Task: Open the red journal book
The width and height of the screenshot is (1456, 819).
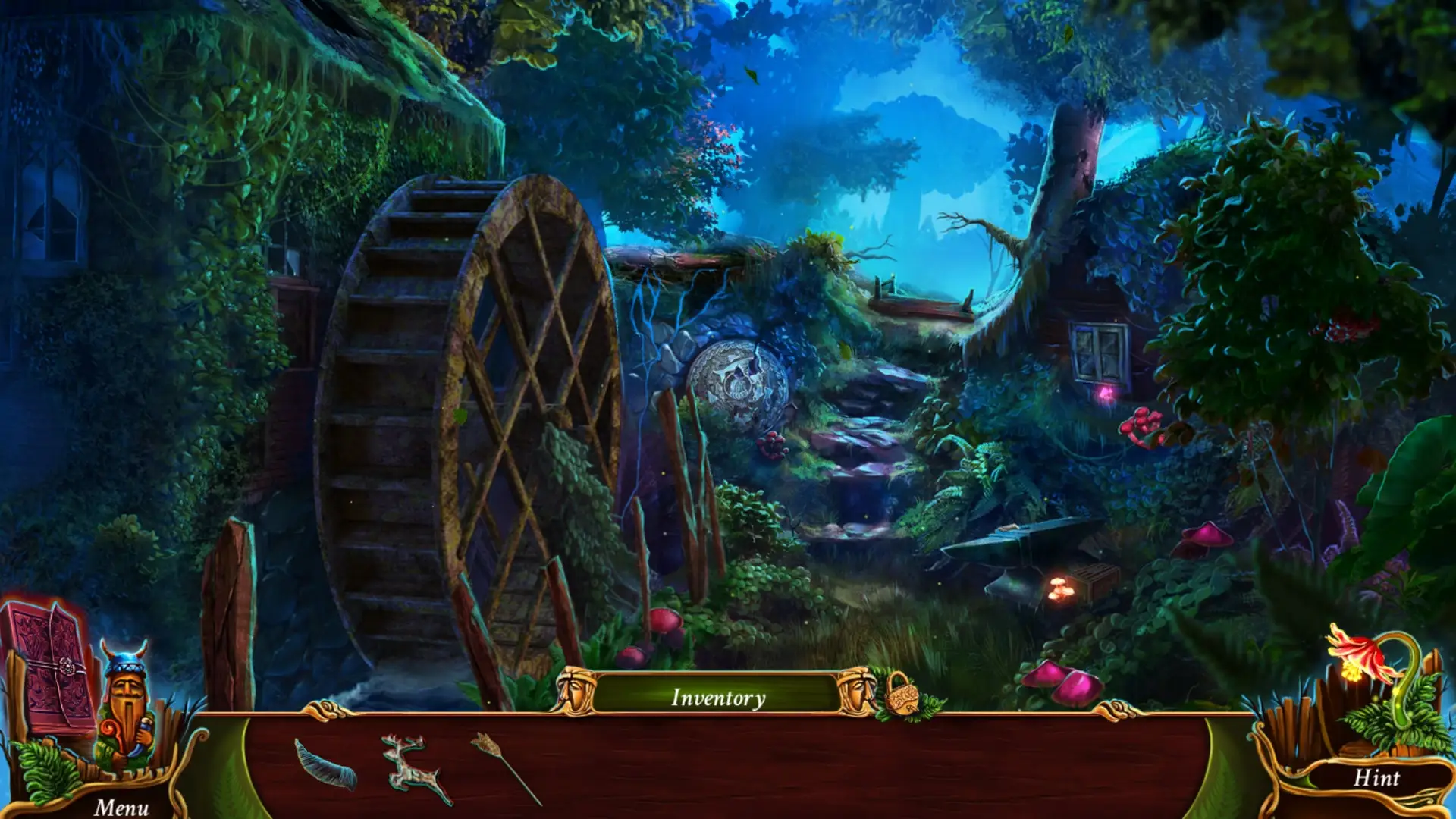Action: [x=50, y=667]
